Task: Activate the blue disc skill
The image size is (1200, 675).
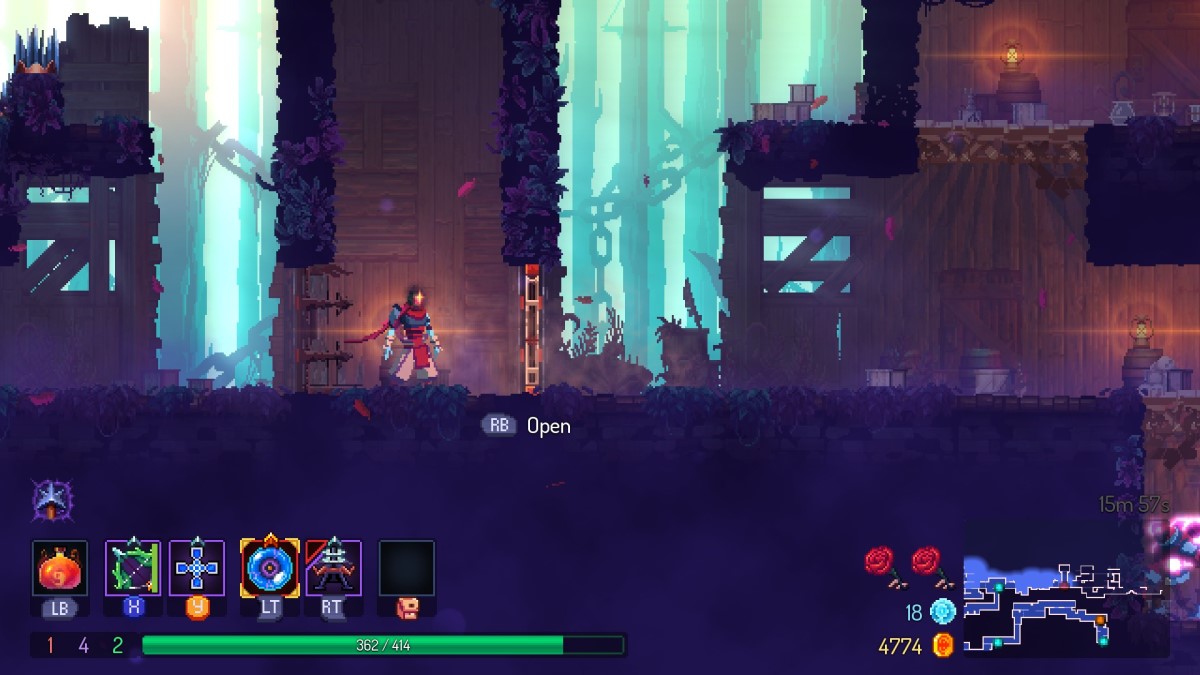Action: click(x=269, y=568)
